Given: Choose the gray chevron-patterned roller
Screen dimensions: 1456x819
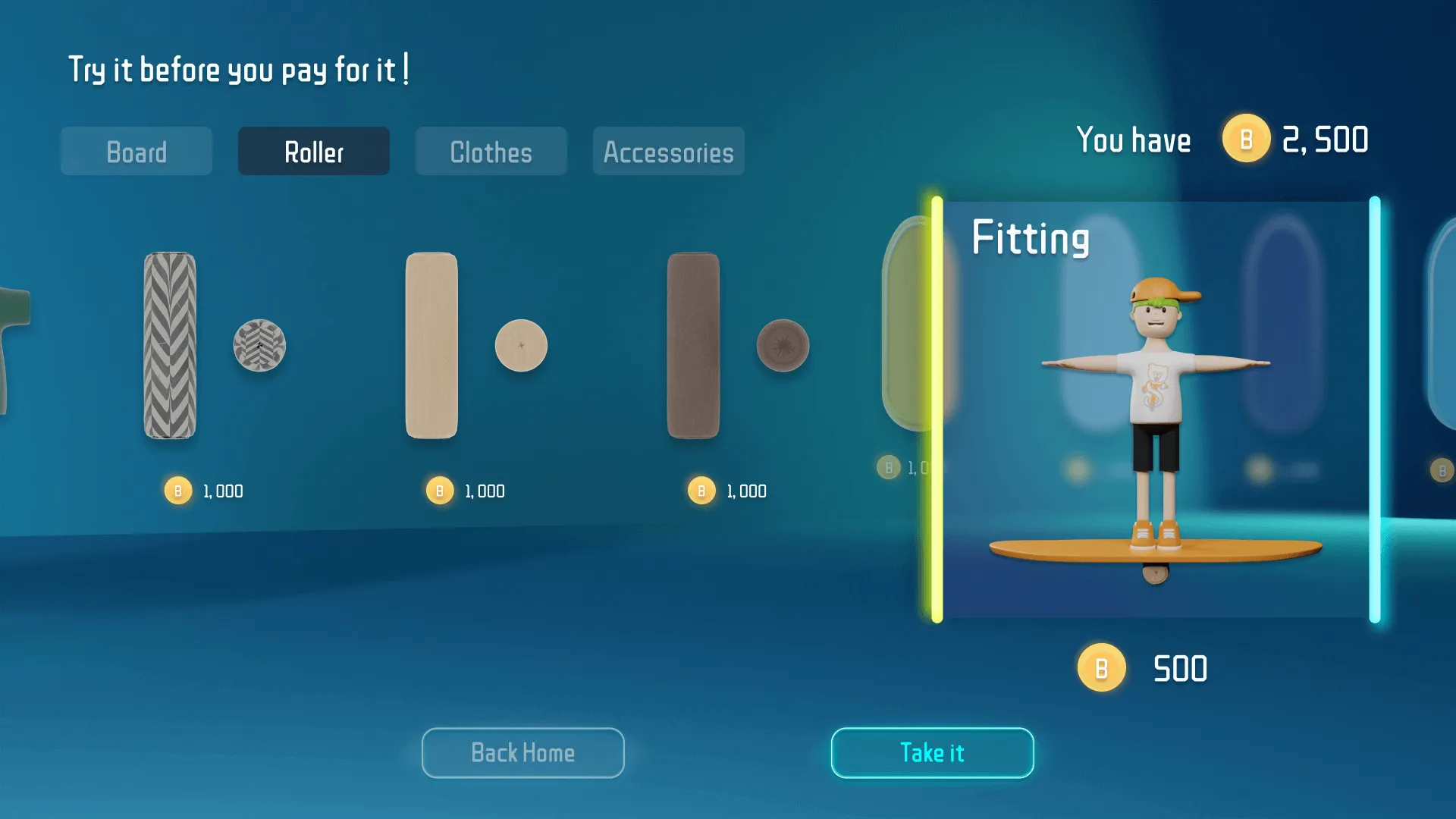Looking at the screenshot, I should [x=171, y=346].
